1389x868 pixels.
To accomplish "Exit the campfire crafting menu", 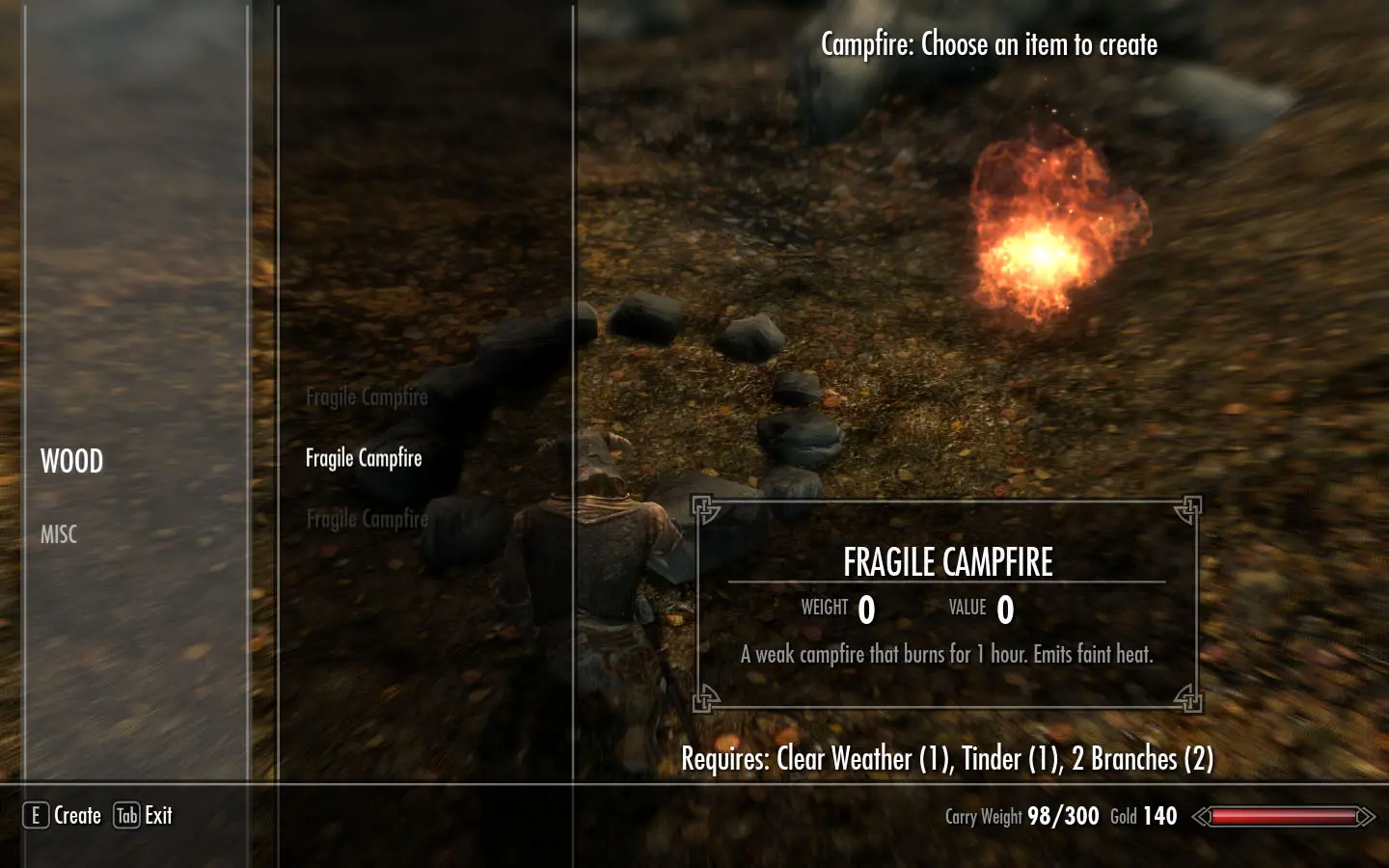I will click(144, 816).
